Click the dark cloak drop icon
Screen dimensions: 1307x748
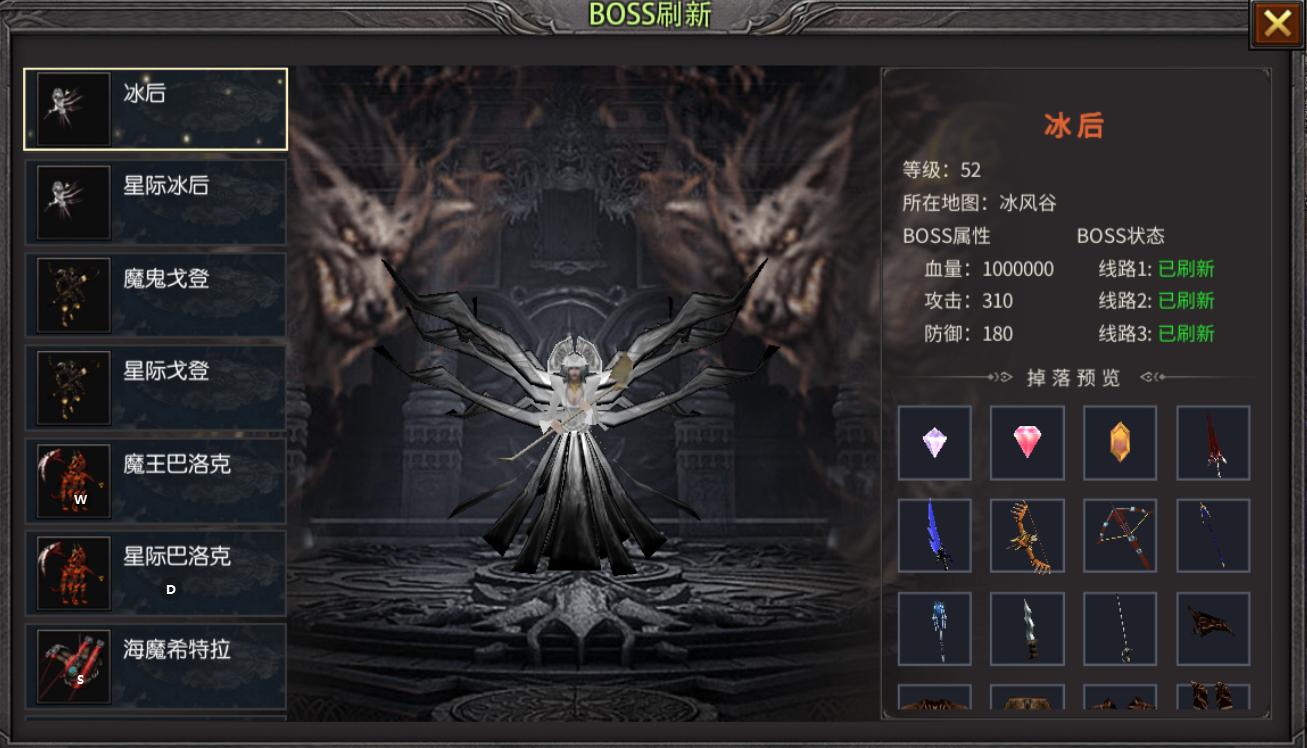[x=1213, y=628]
